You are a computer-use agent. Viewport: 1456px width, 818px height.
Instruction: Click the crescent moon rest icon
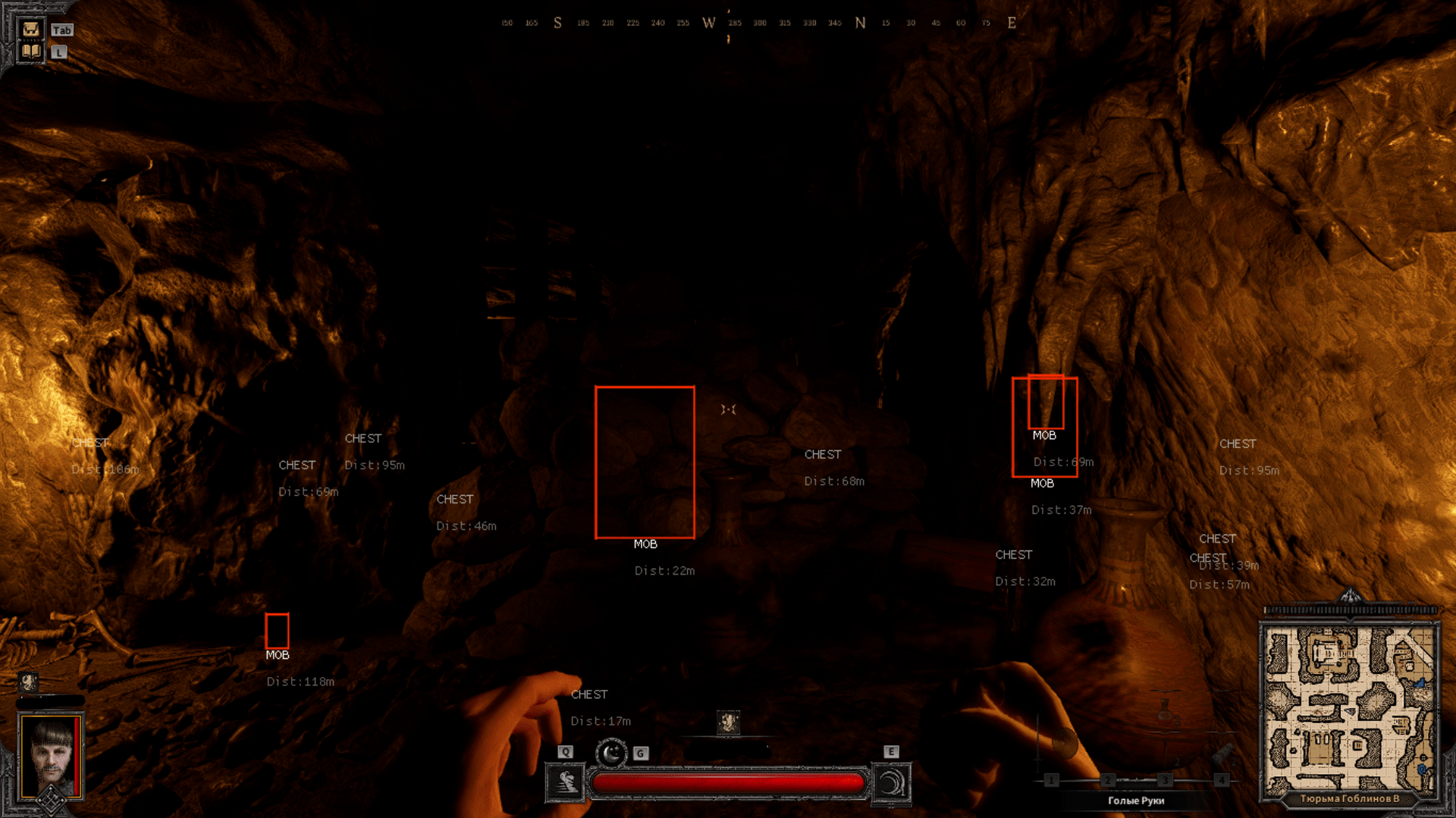611,753
